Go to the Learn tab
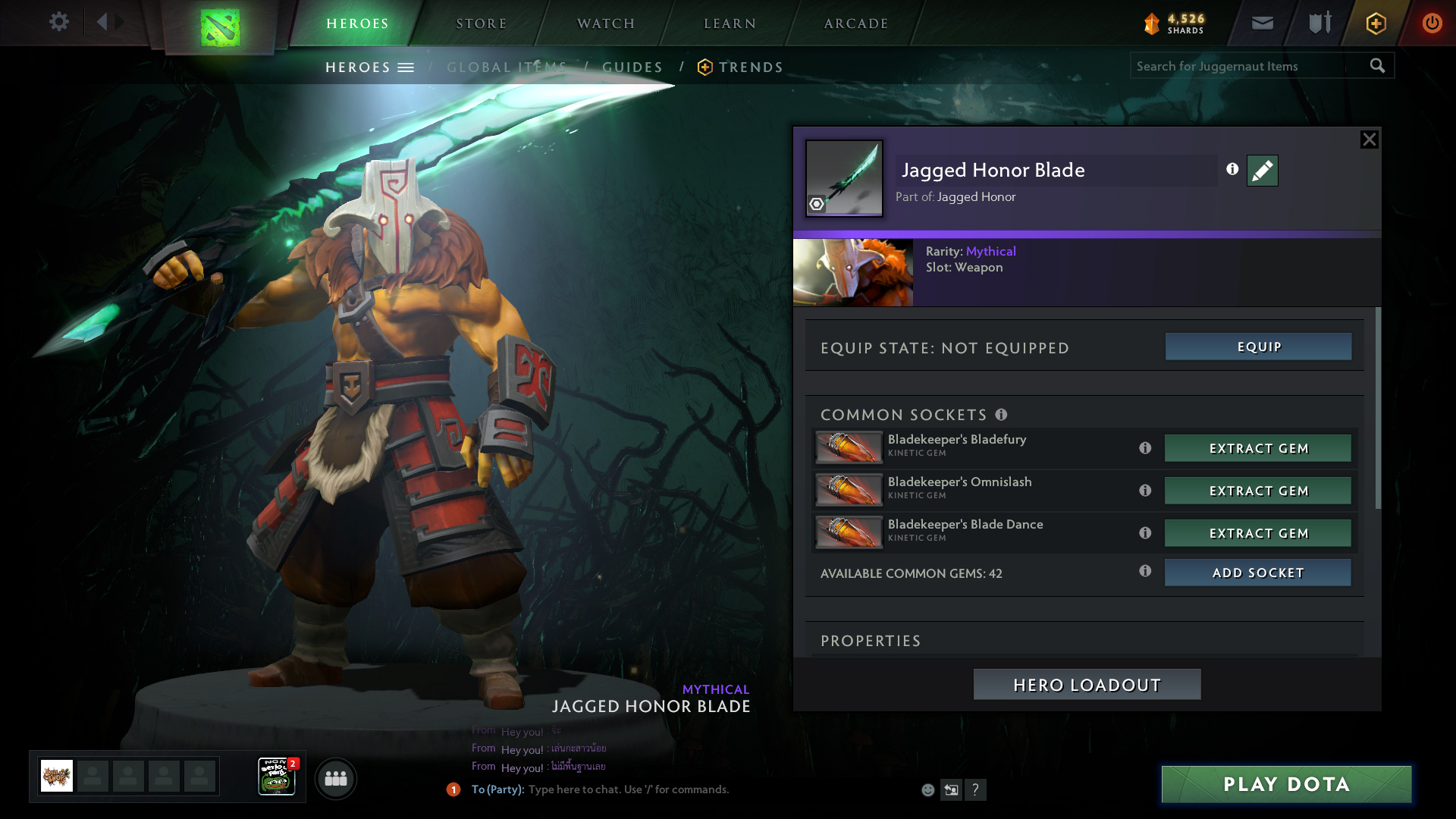This screenshot has width=1456, height=819. (730, 24)
